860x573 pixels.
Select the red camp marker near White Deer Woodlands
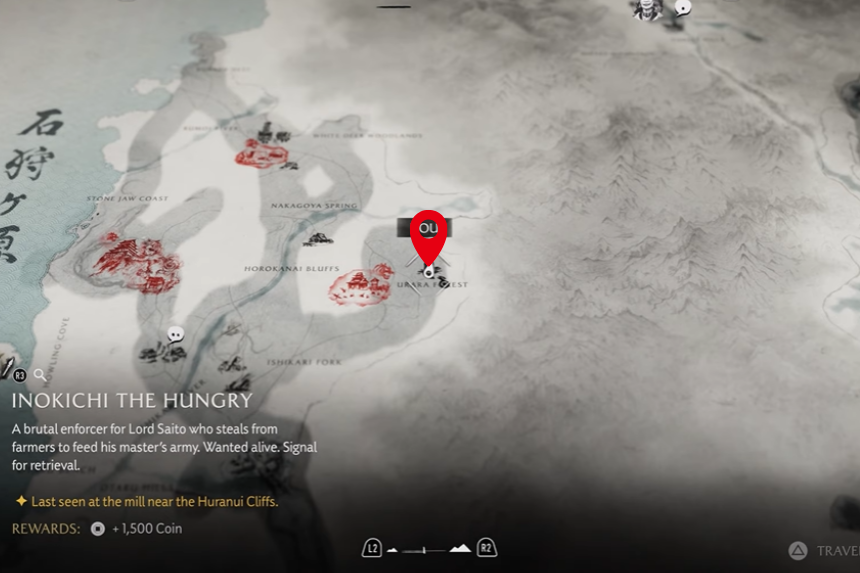click(262, 153)
